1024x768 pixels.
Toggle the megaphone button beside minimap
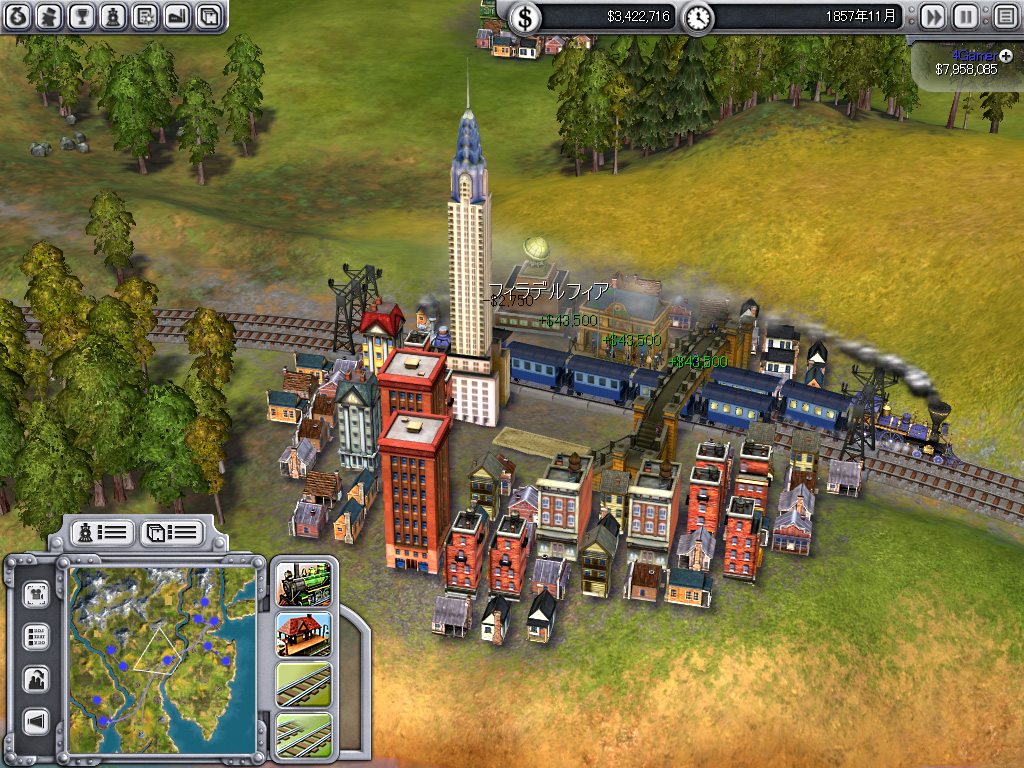click(x=36, y=721)
